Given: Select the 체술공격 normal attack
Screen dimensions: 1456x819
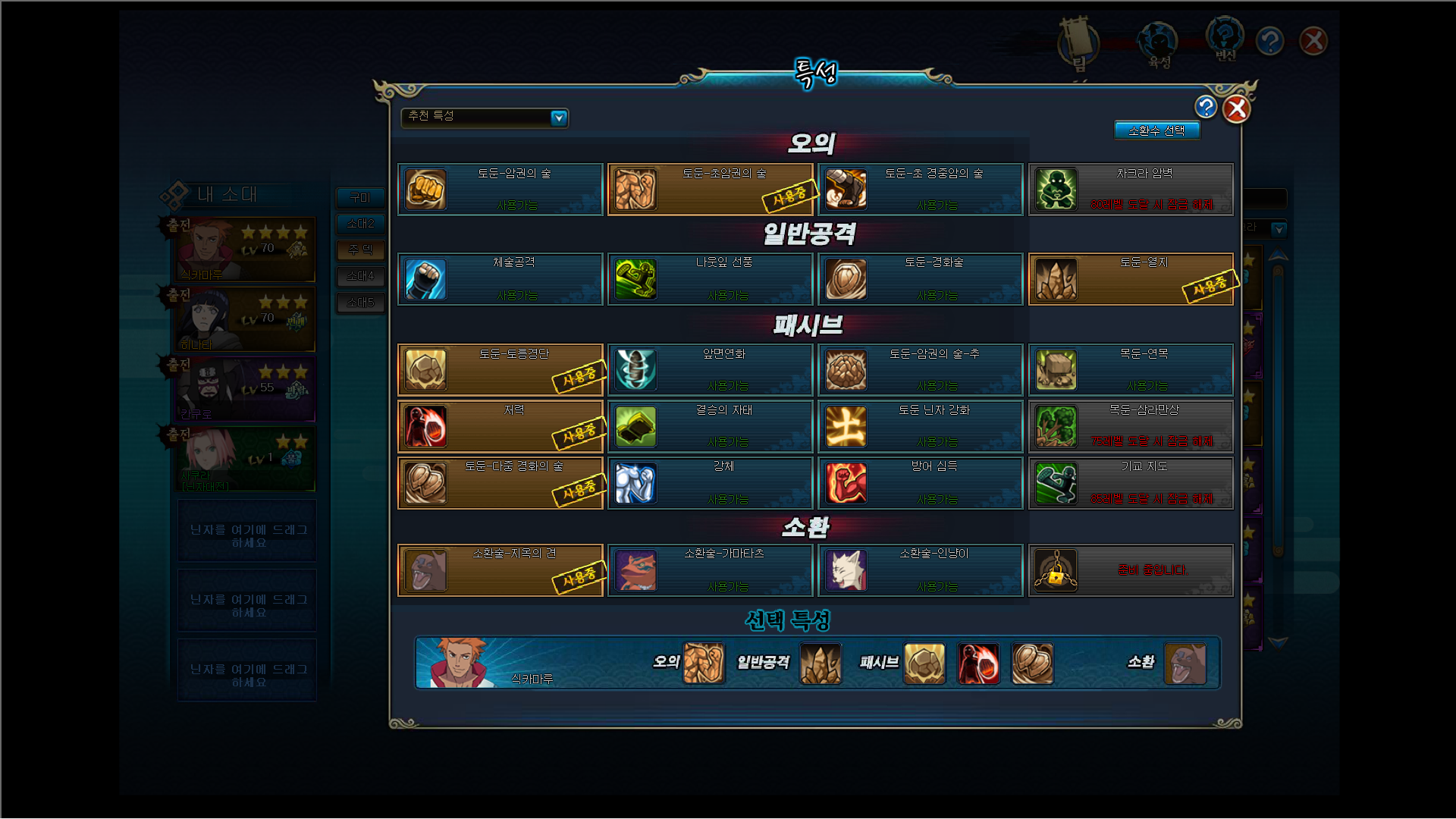Looking at the screenshot, I should point(500,279).
